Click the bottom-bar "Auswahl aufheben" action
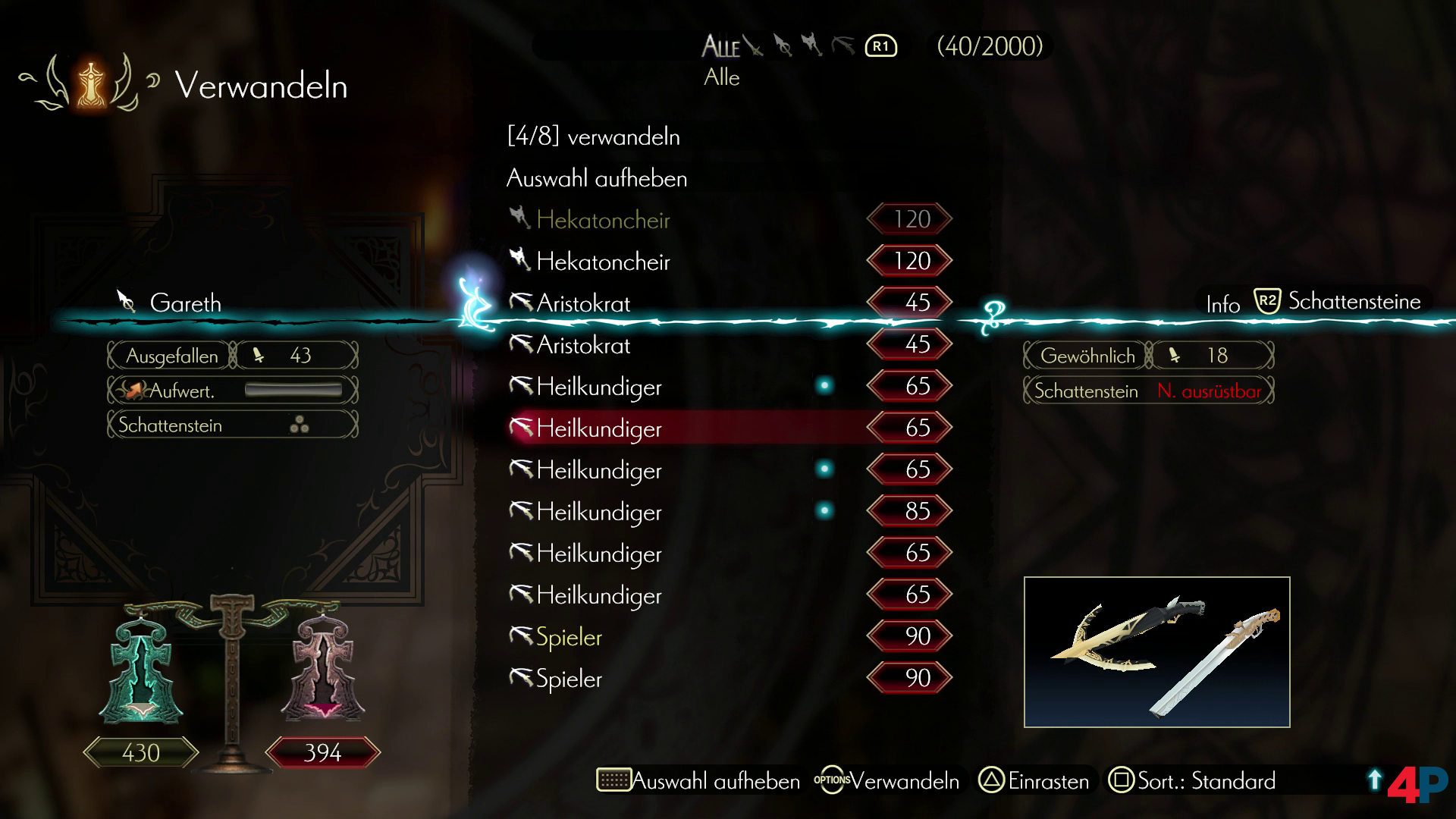This screenshot has width=1456, height=819. tap(698, 781)
